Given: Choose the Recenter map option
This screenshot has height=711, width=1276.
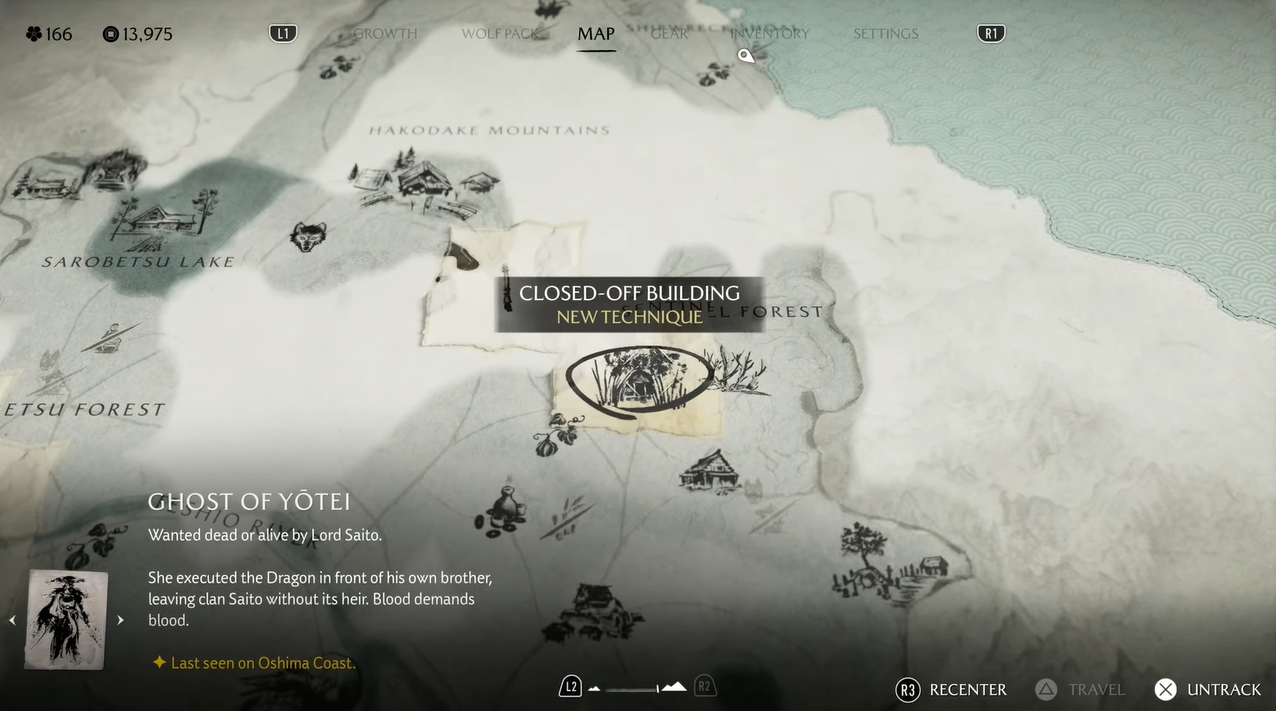Looking at the screenshot, I should point(952,689).
